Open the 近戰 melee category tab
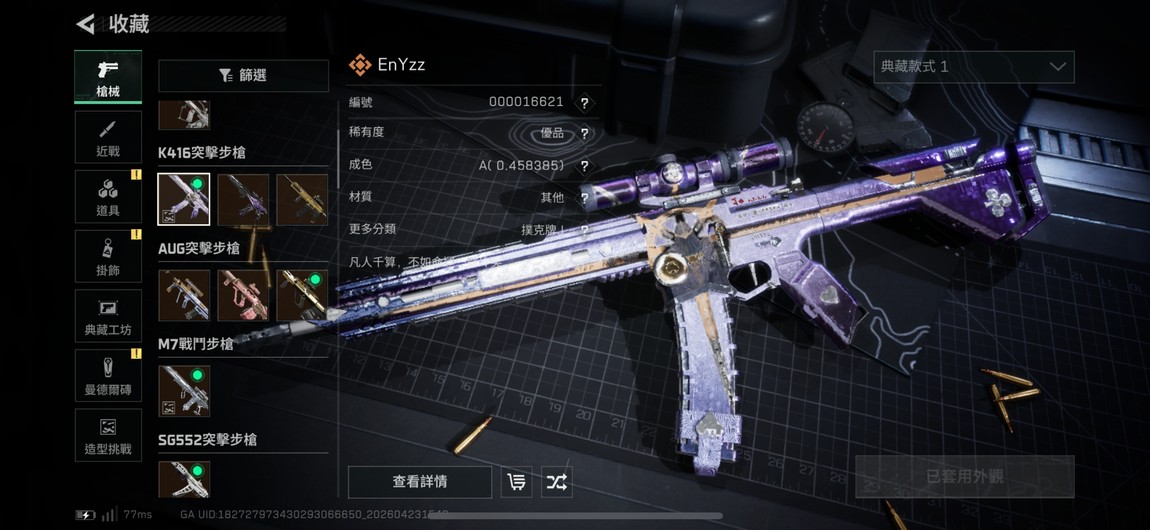This screenshot has height=530, width=1150. point(108,137)
